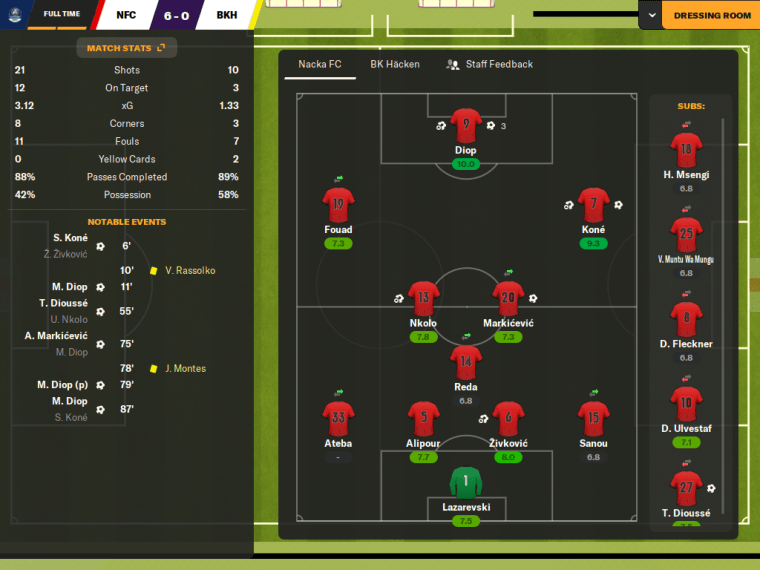
Task: Select Koné's shirt on the right wing
Action: (593, 206)
